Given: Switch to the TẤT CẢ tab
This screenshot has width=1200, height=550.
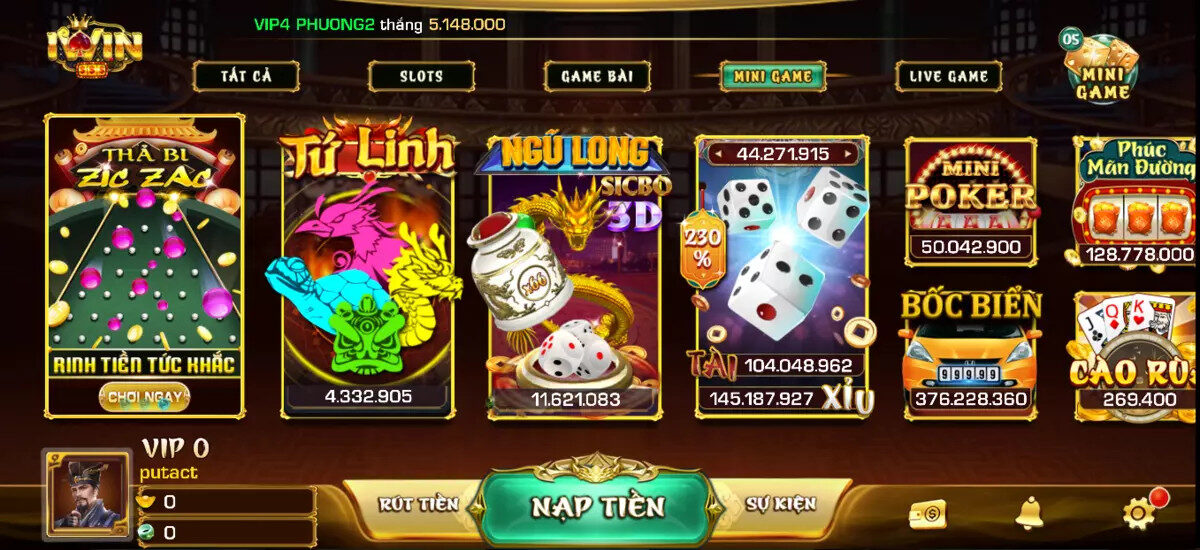Looking at the screenshot, I should coord(246,76).
